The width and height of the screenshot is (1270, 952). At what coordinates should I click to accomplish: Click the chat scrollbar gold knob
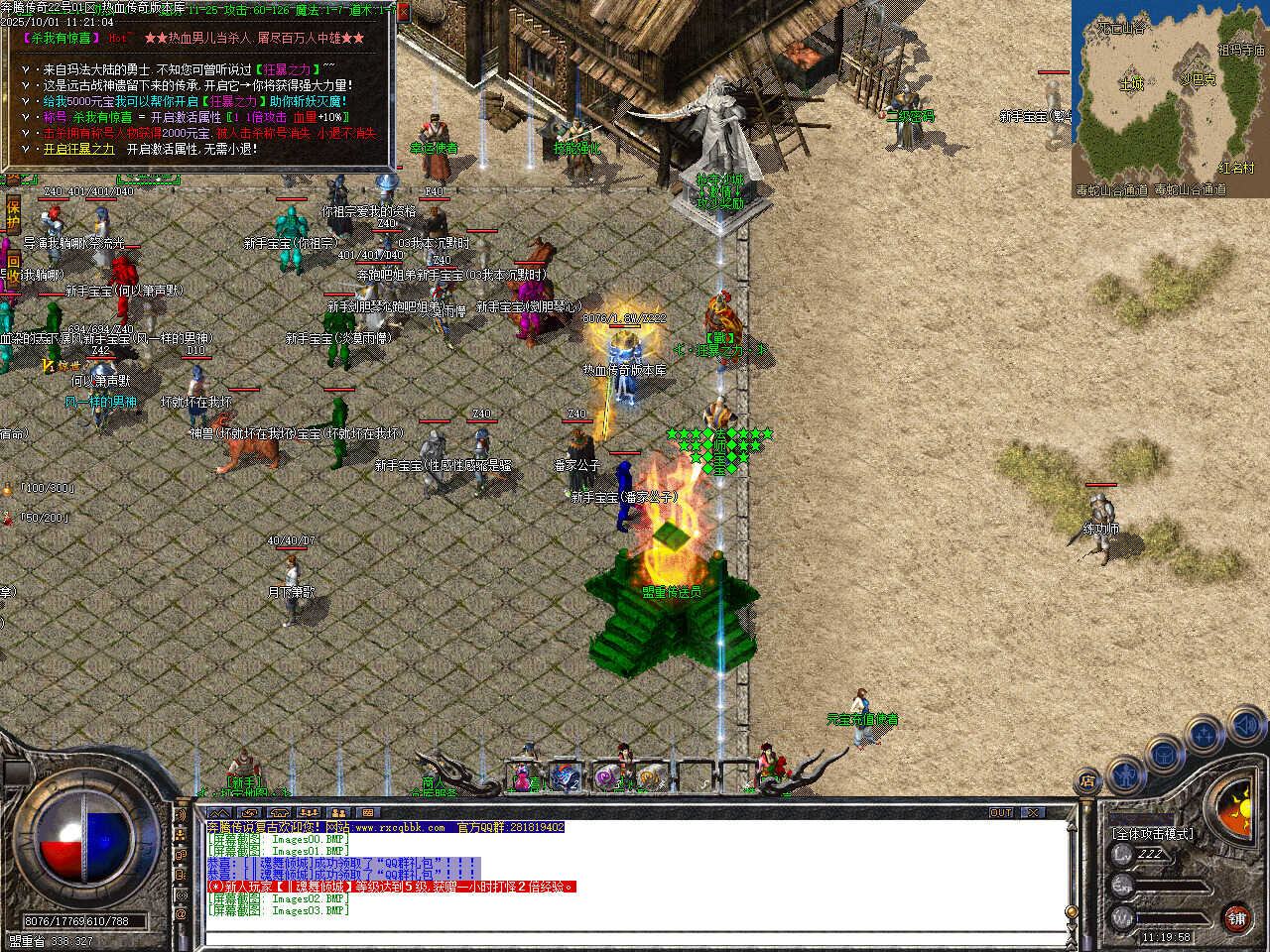click(x=1072, y=911)
